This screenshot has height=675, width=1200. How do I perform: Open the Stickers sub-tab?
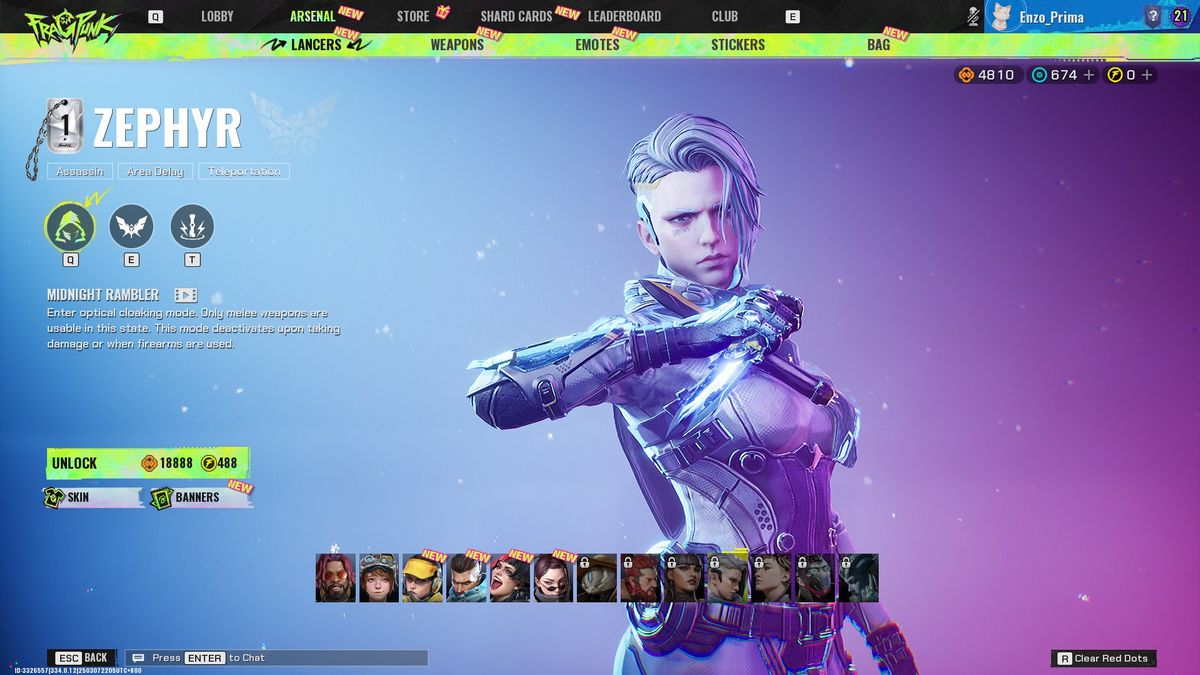[738, 45]
